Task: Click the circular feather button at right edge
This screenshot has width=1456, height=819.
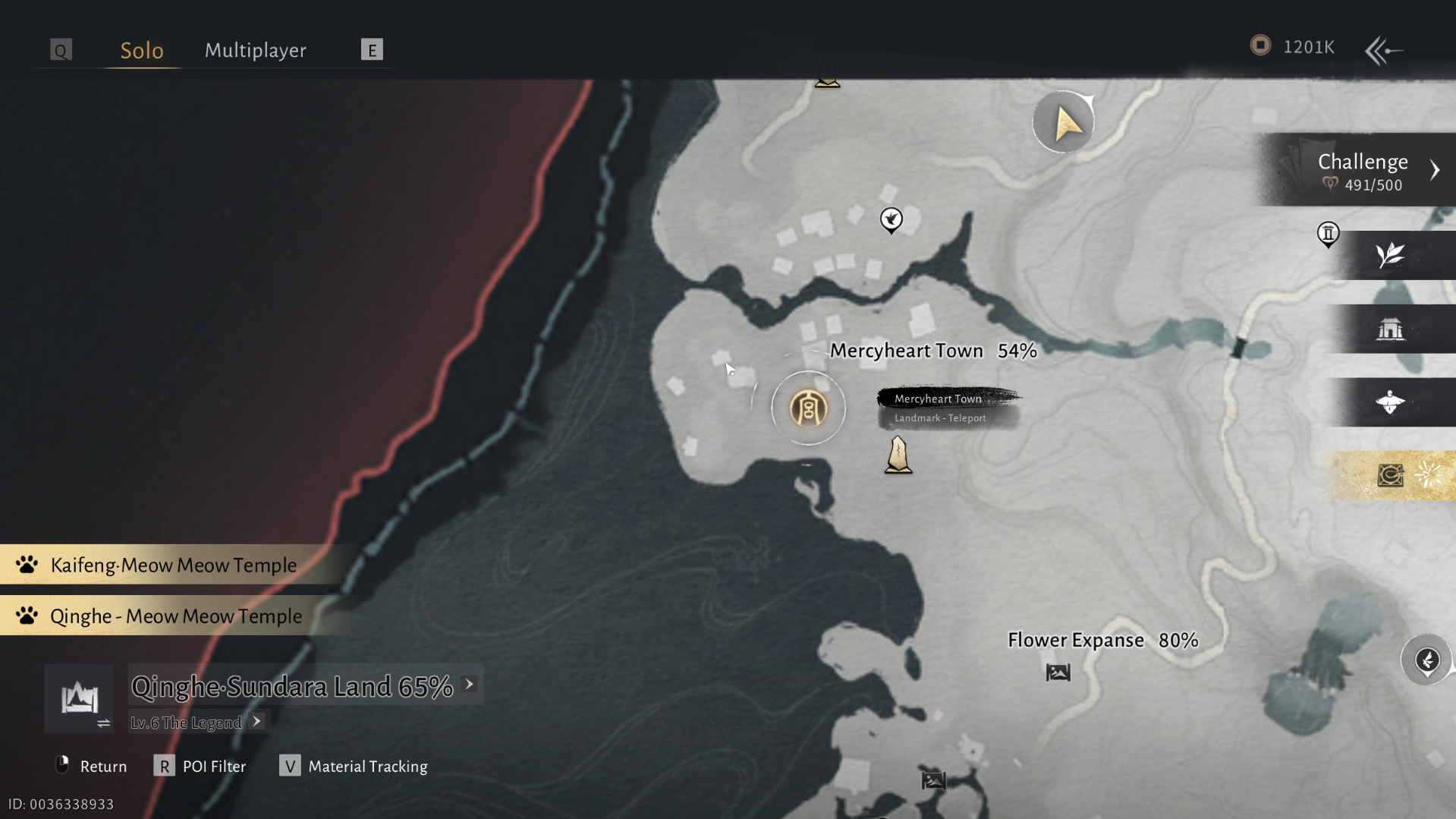Action: pyautogui.click(x=1426, y=660)
